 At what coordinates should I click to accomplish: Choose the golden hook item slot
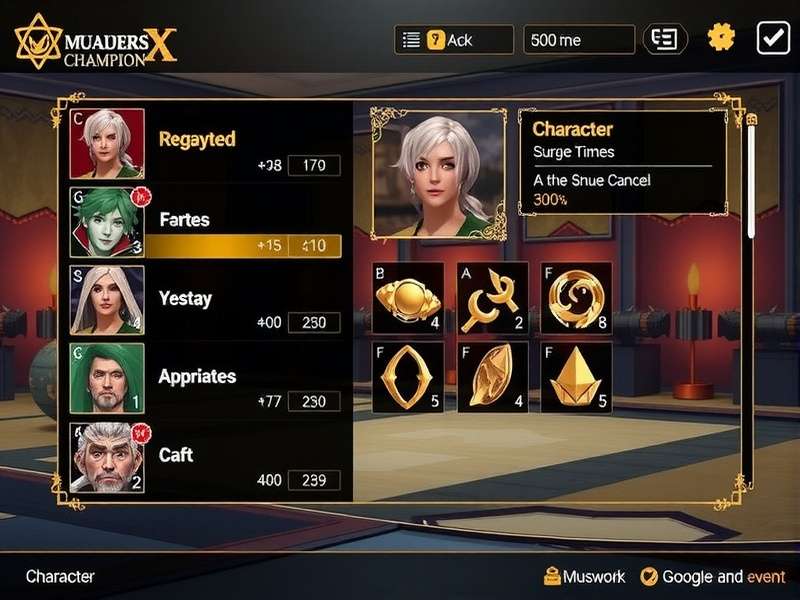(x=492, y=298)
